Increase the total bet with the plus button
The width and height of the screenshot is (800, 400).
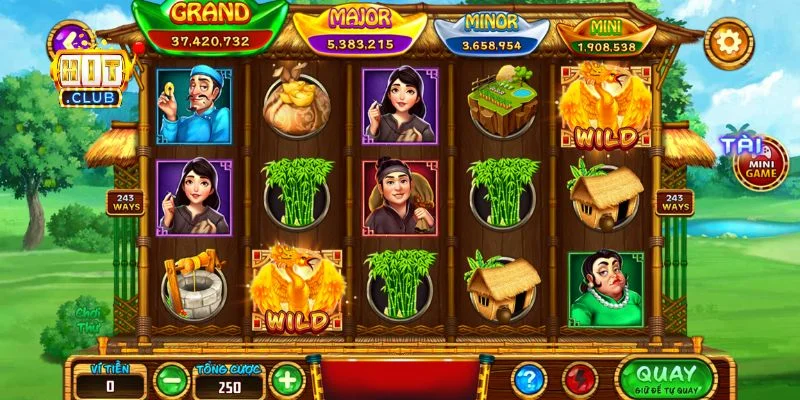coord(287,380)
